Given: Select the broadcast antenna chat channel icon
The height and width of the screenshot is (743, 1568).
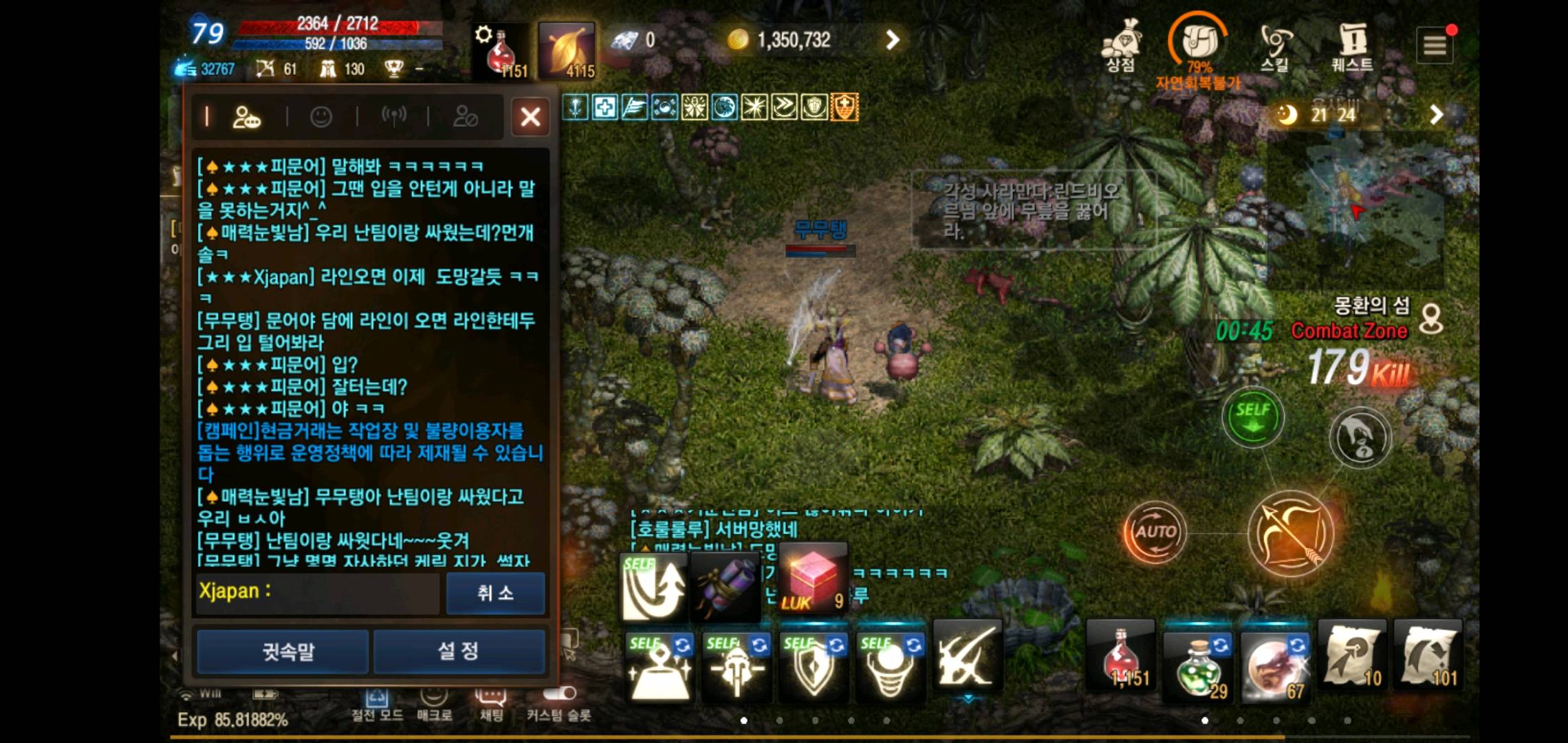Looking at the screenshot, I should coord(395,117).
